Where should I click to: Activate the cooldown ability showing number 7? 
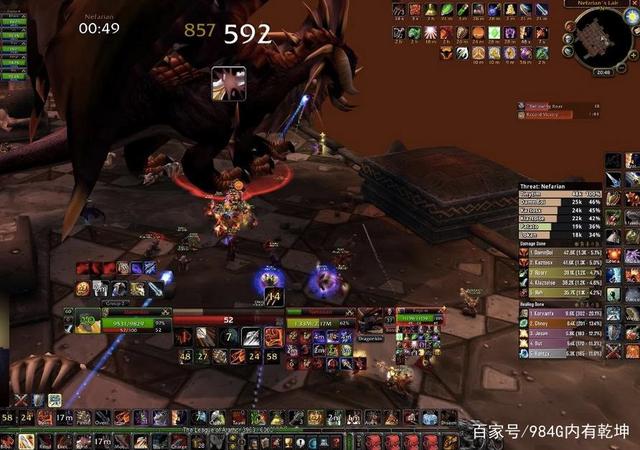[228, 337]
